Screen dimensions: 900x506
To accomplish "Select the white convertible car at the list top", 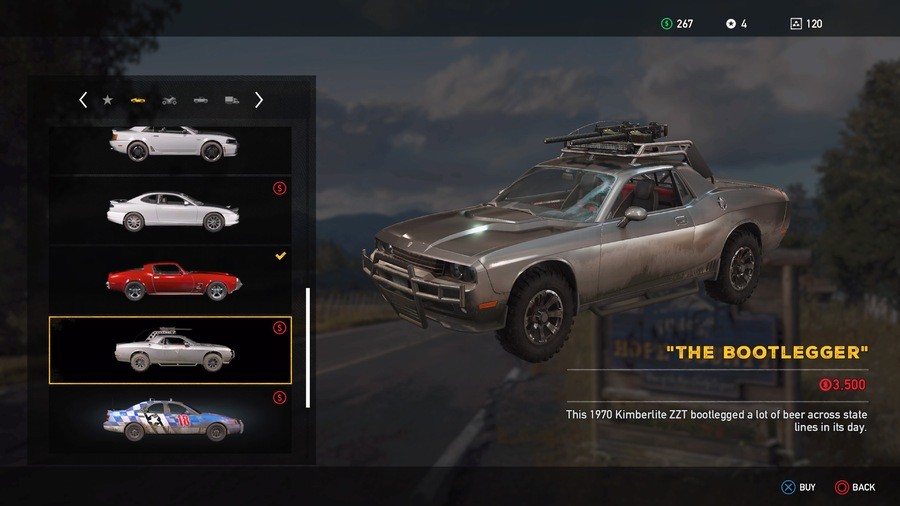I will [x=172, y=145].
